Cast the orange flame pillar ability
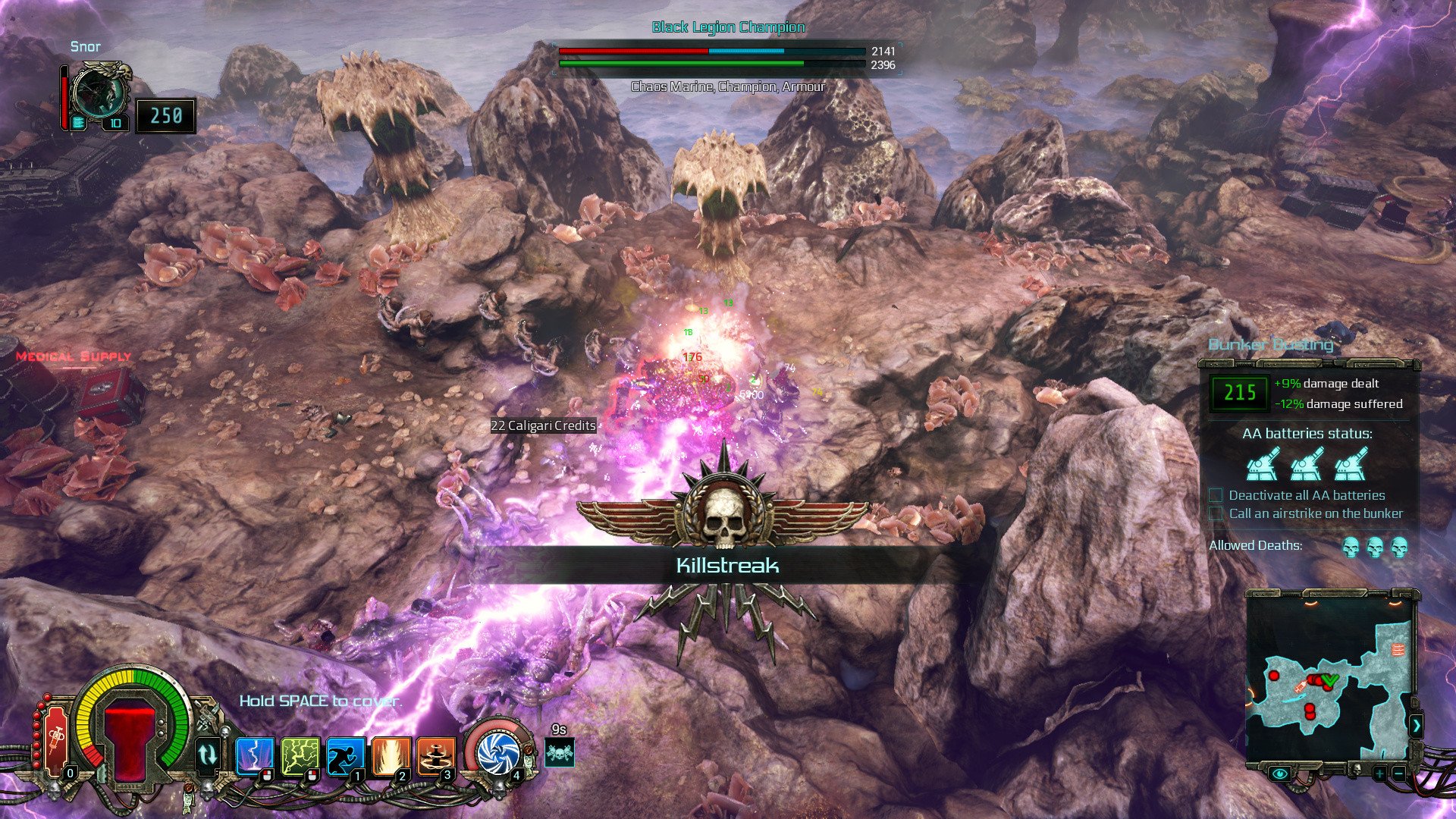The width and height of the screenshot is (1456, 819). click(391, 755)
